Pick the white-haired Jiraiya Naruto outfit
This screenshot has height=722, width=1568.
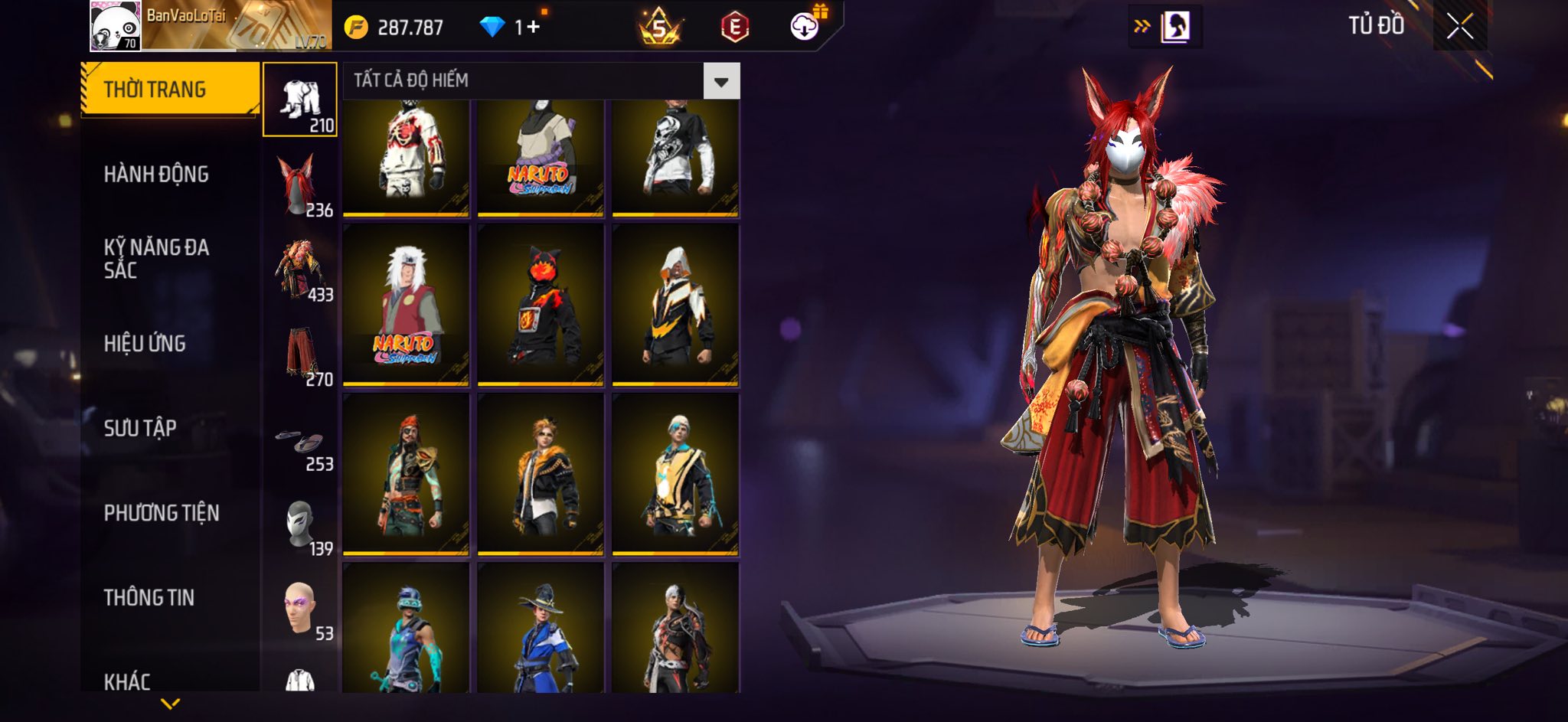(x=406, y=305)
